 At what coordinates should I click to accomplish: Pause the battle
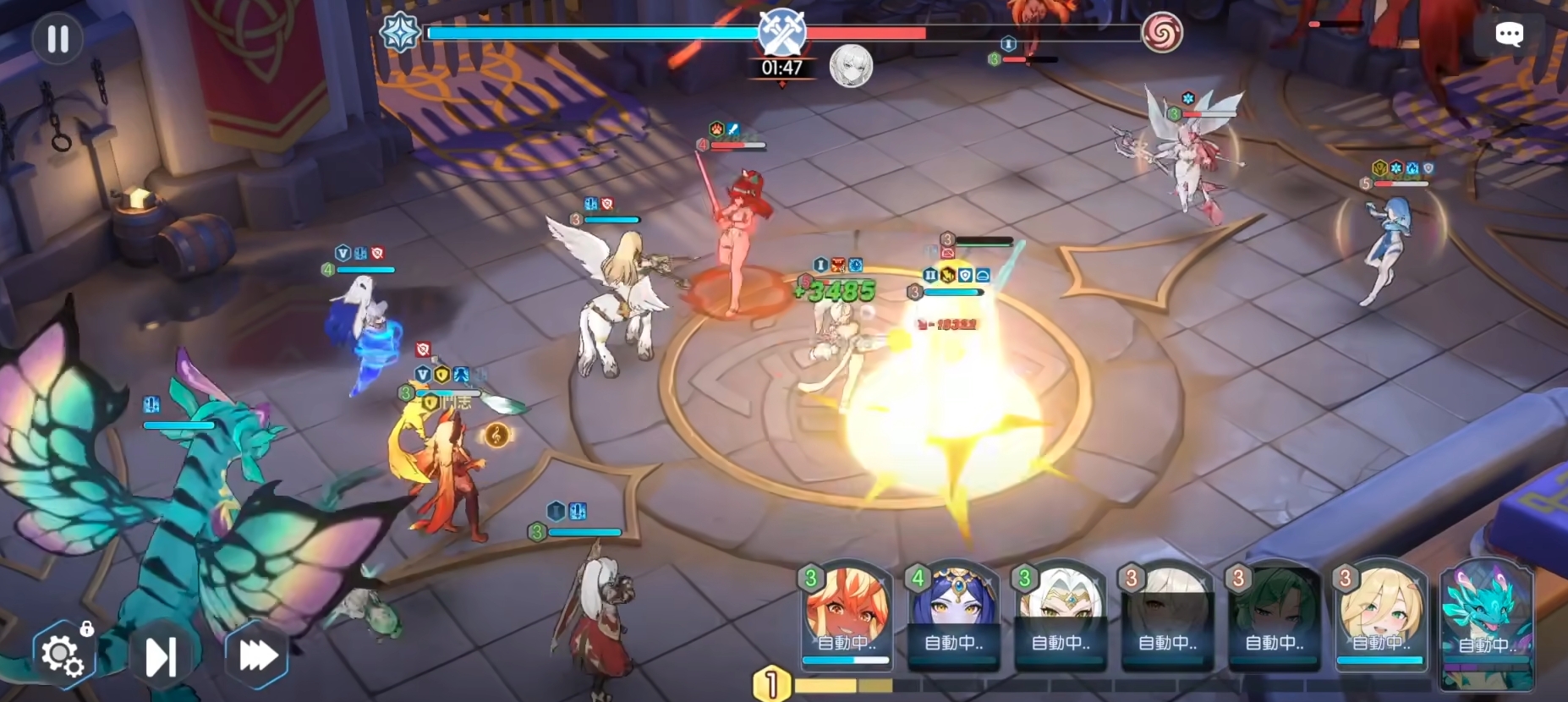point(58,39)
